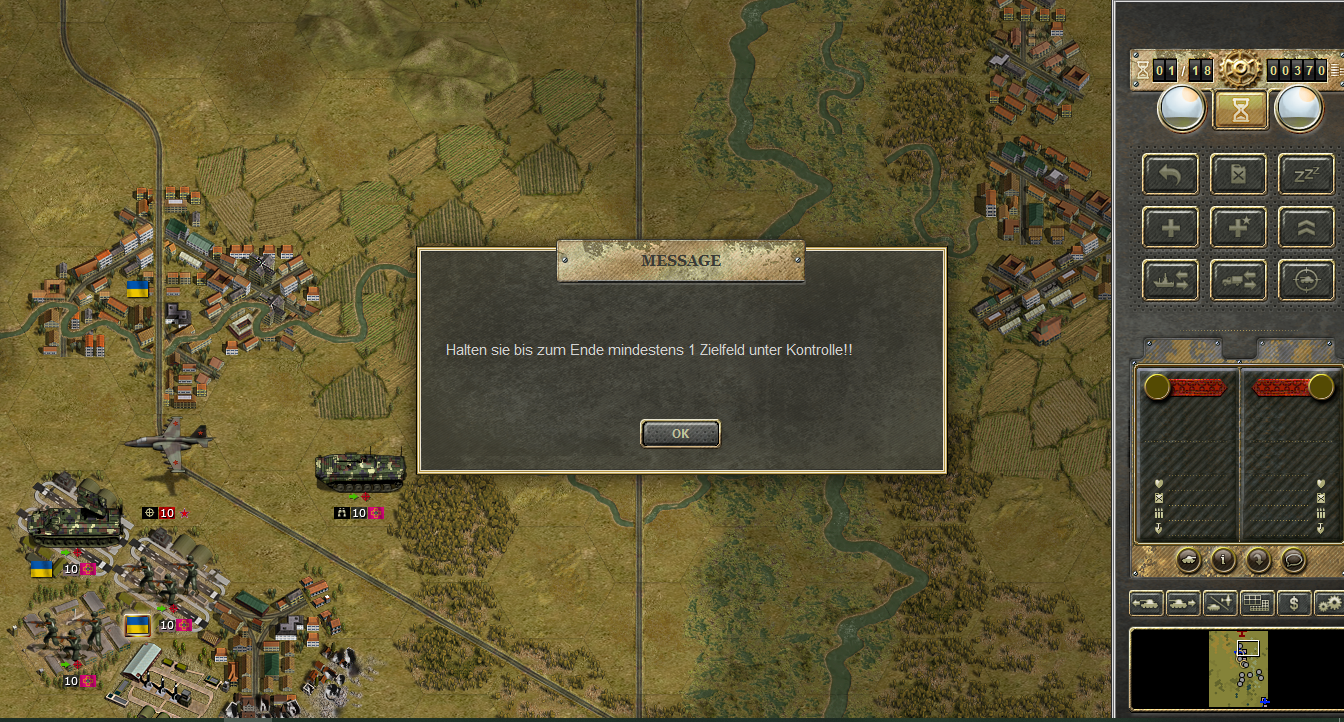Click the tank crosshair target button
Image resolution: width=1344 pixels, height=722 pixels.
point(1305,281)
